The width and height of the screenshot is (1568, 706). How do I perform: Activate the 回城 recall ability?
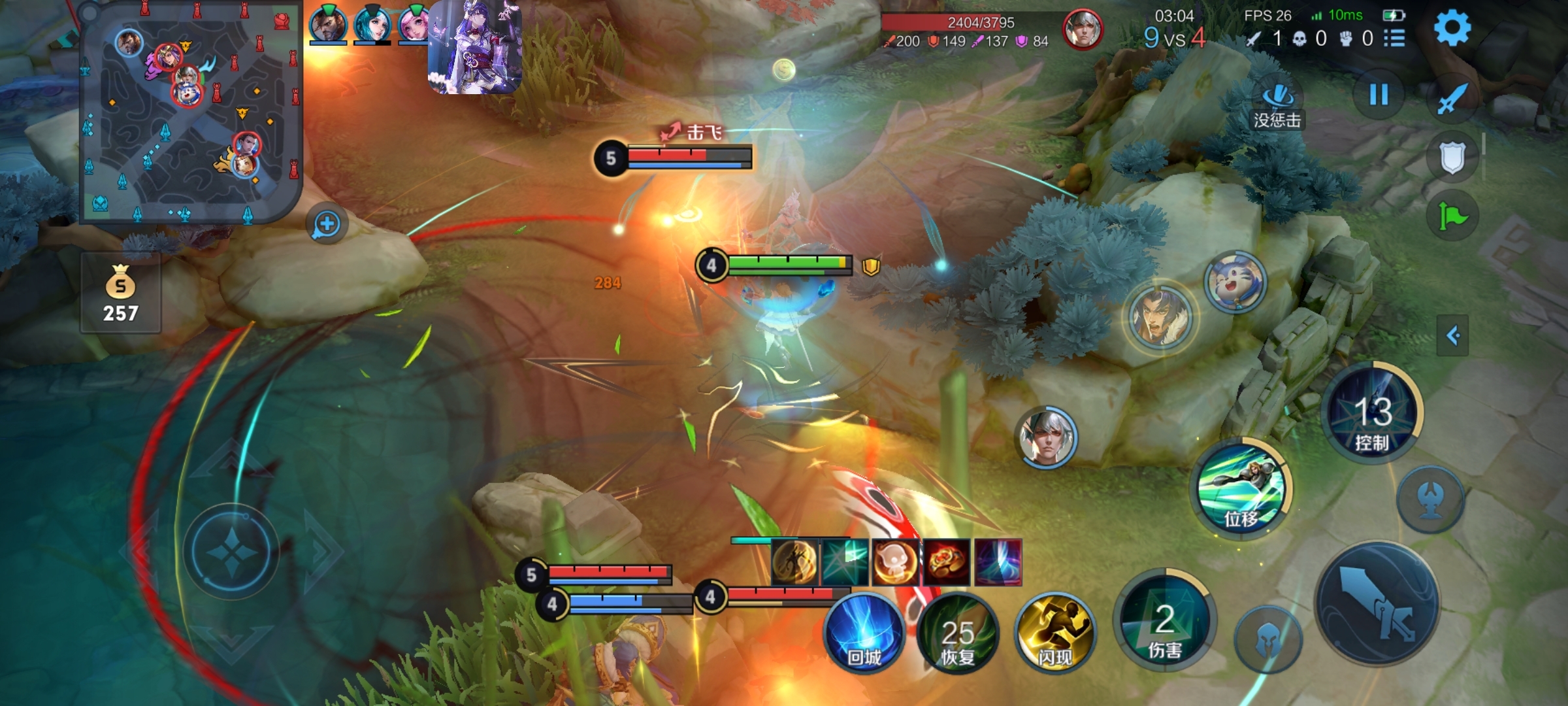point(864,633)
